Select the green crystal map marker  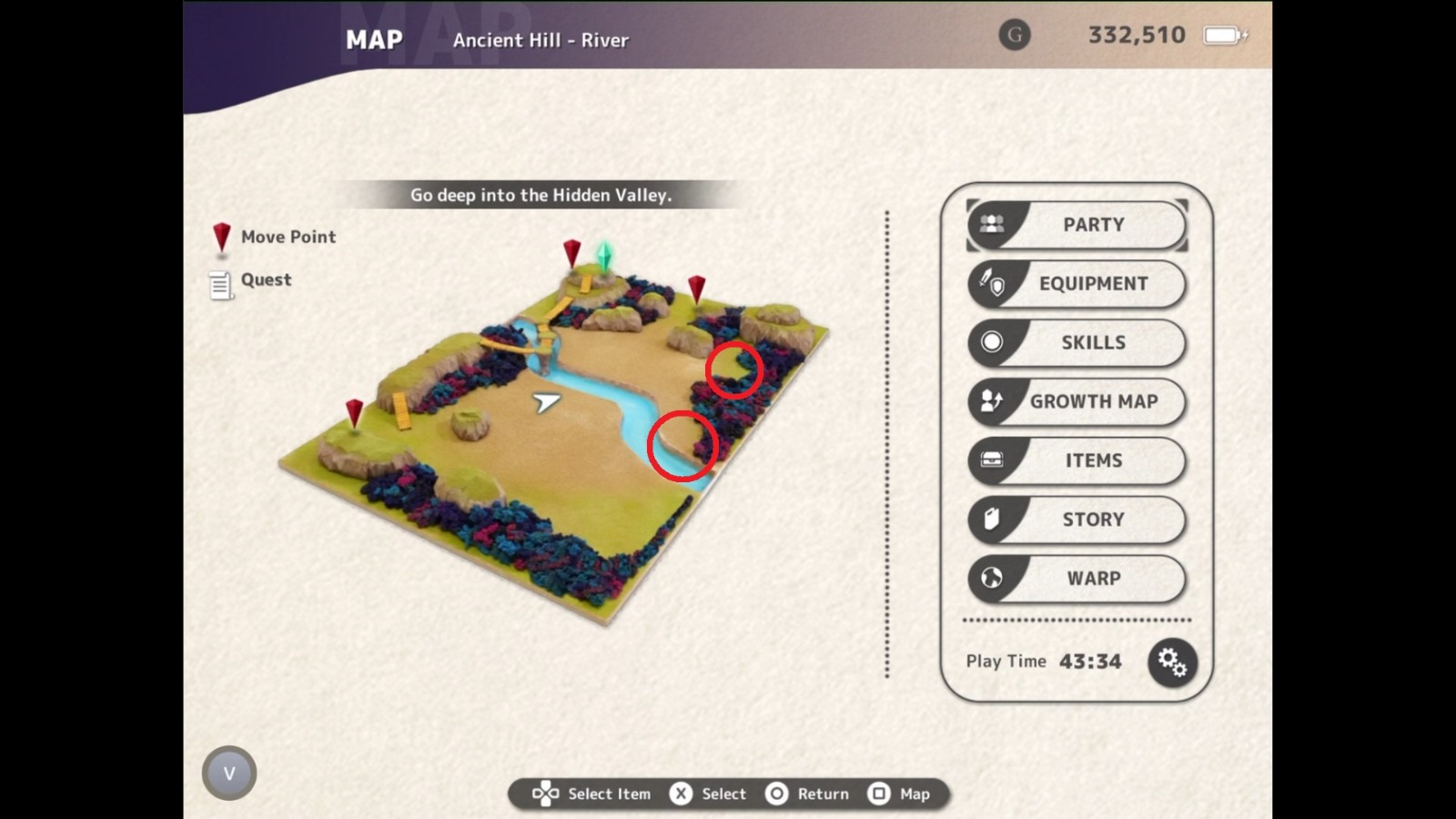click(603, 256)
